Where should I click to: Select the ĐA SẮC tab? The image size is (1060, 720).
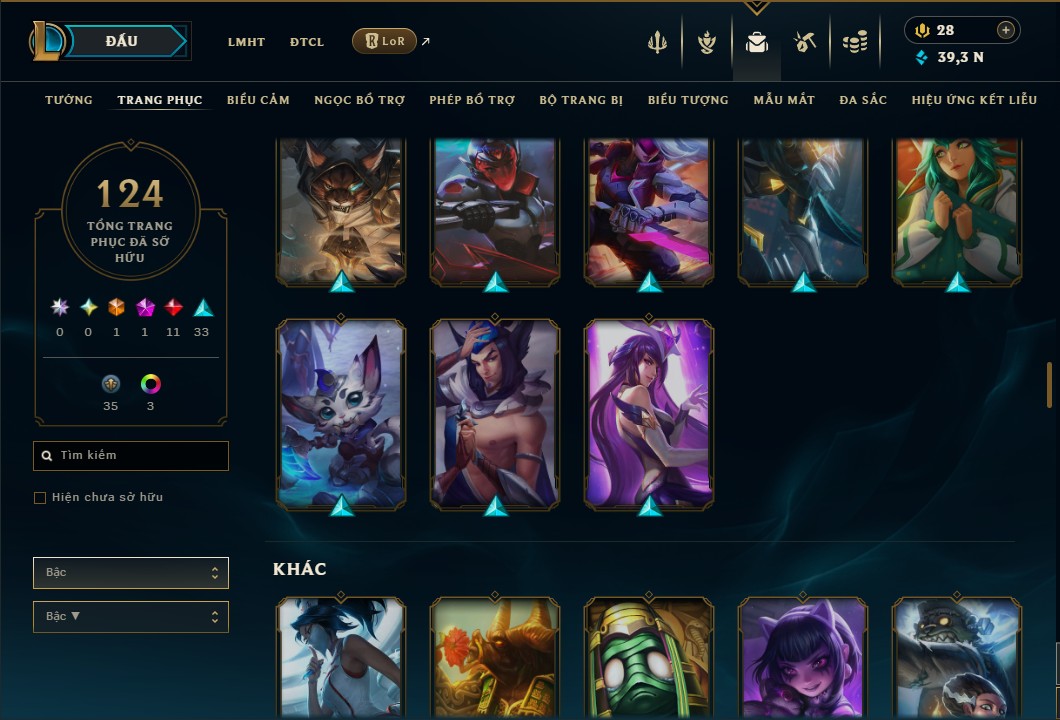pyautogui.click(x=863, y=100)
